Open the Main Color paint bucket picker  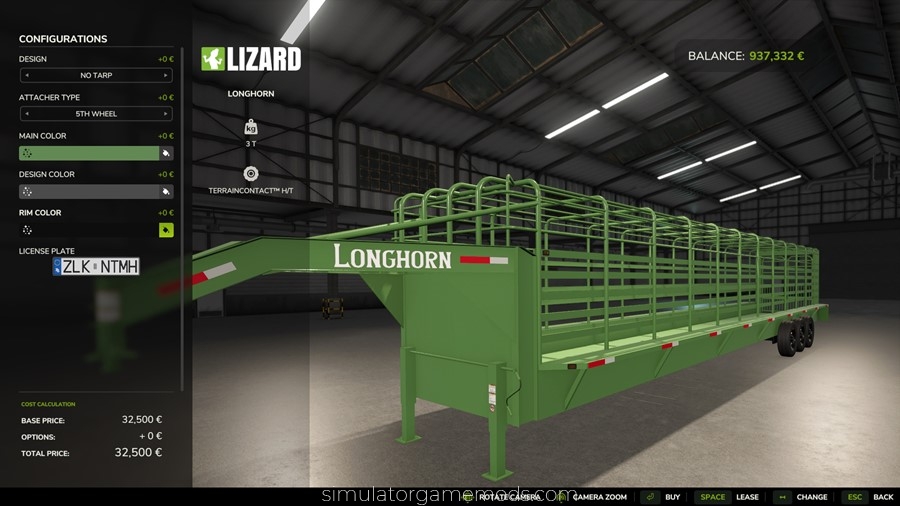tap(166, 153)
